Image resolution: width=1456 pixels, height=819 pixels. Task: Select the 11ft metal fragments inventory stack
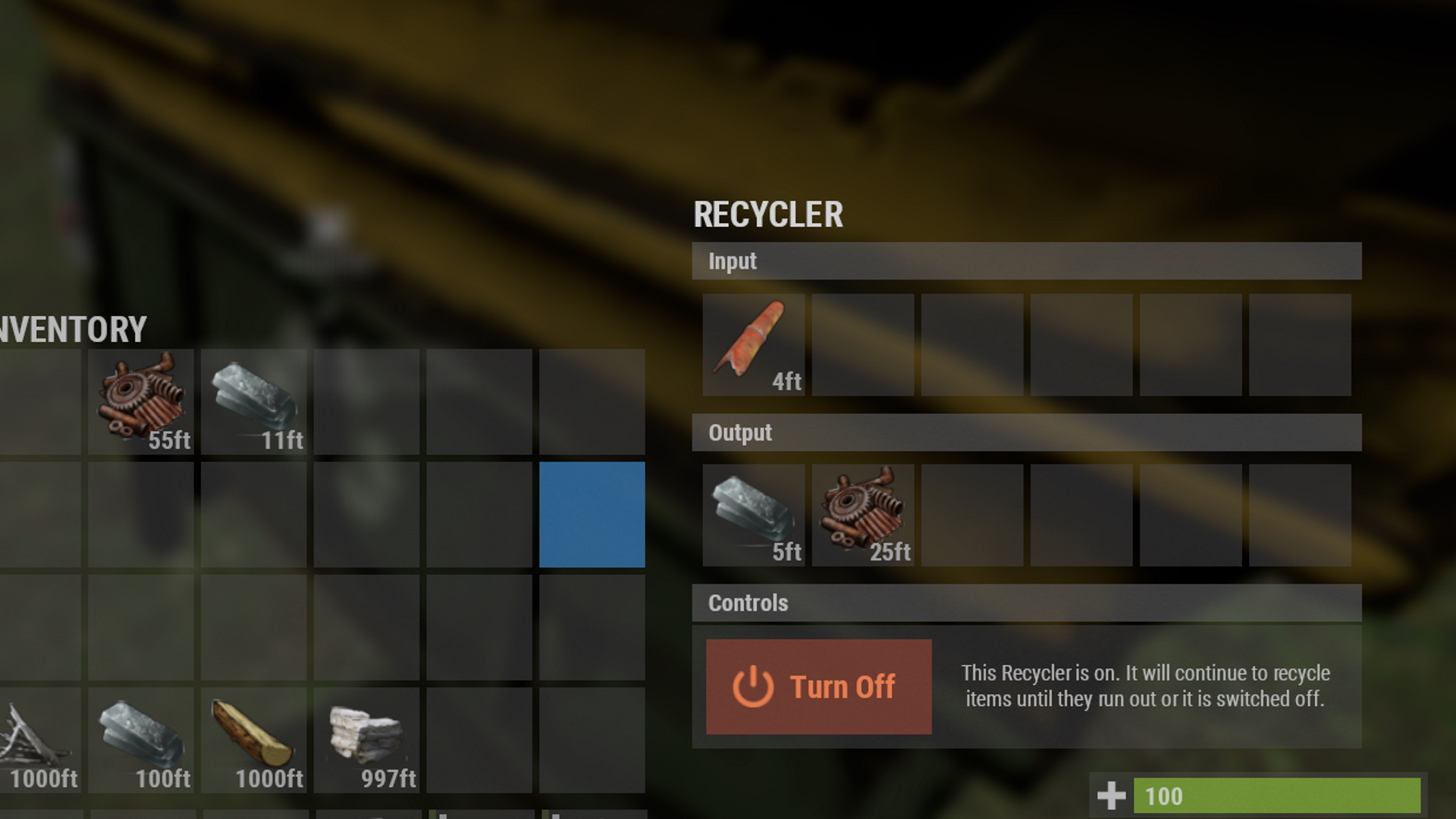point(253,402)
